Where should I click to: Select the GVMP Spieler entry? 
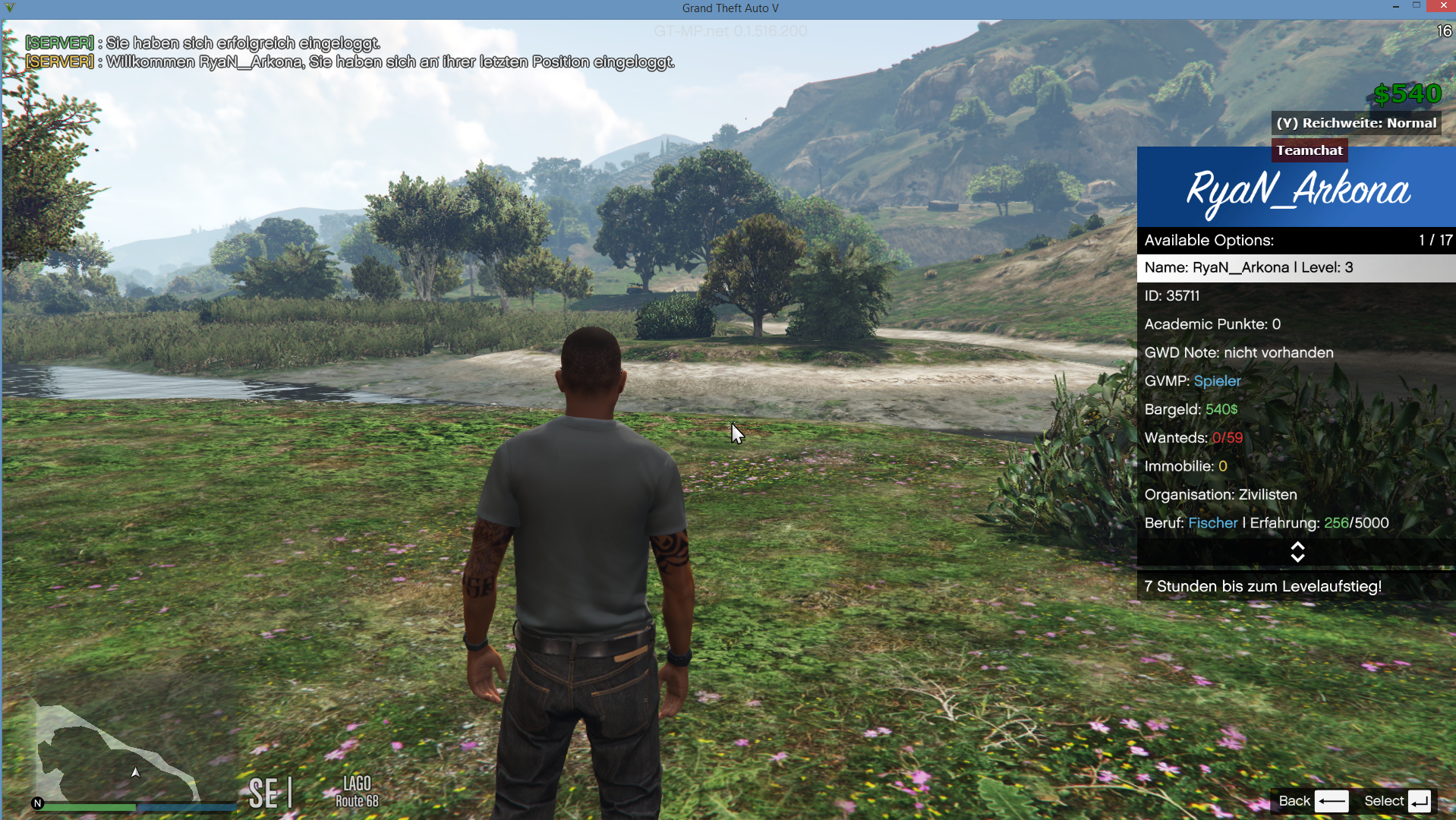pos(1295,381)
